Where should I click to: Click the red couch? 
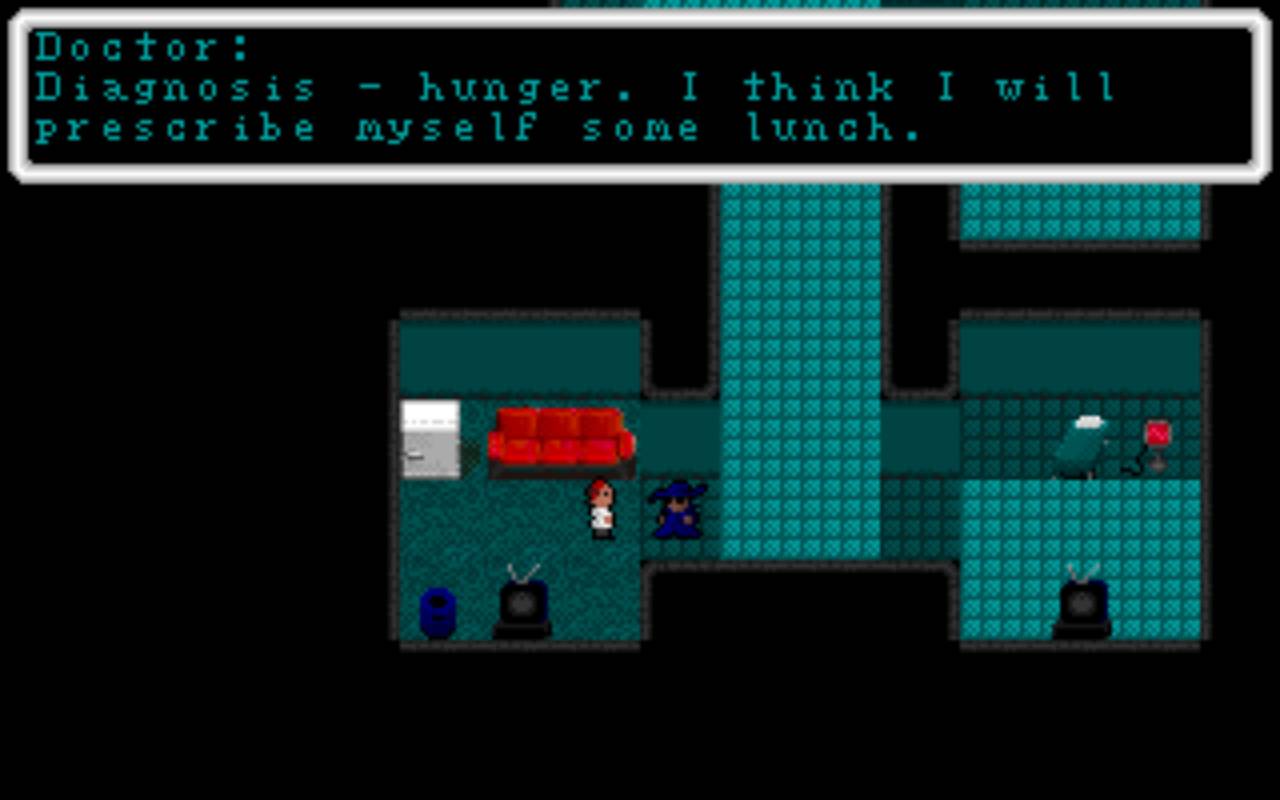[x=558, y=438]
